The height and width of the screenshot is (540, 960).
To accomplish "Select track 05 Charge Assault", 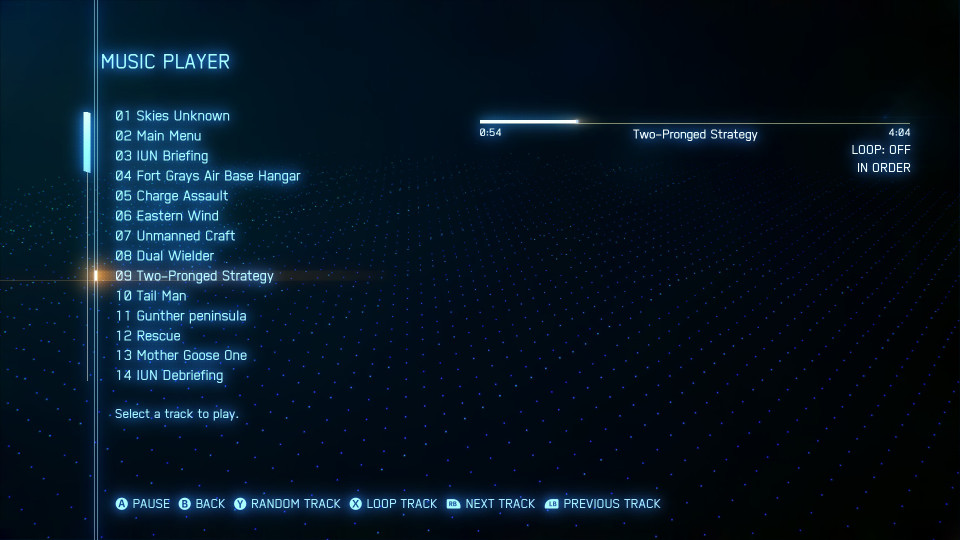I will click(171, 196).
